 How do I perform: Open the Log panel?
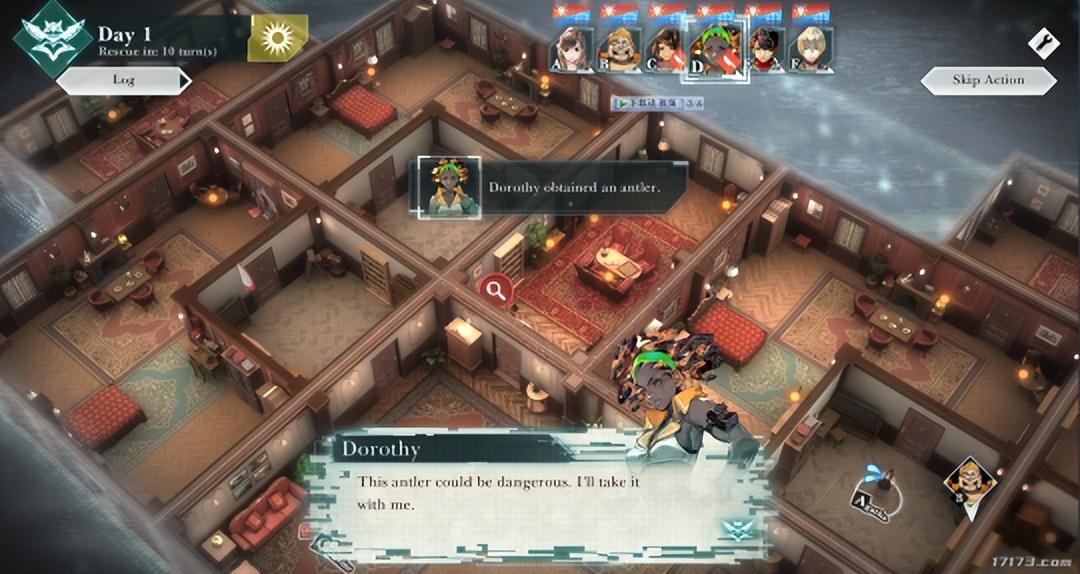pos(123,80)
